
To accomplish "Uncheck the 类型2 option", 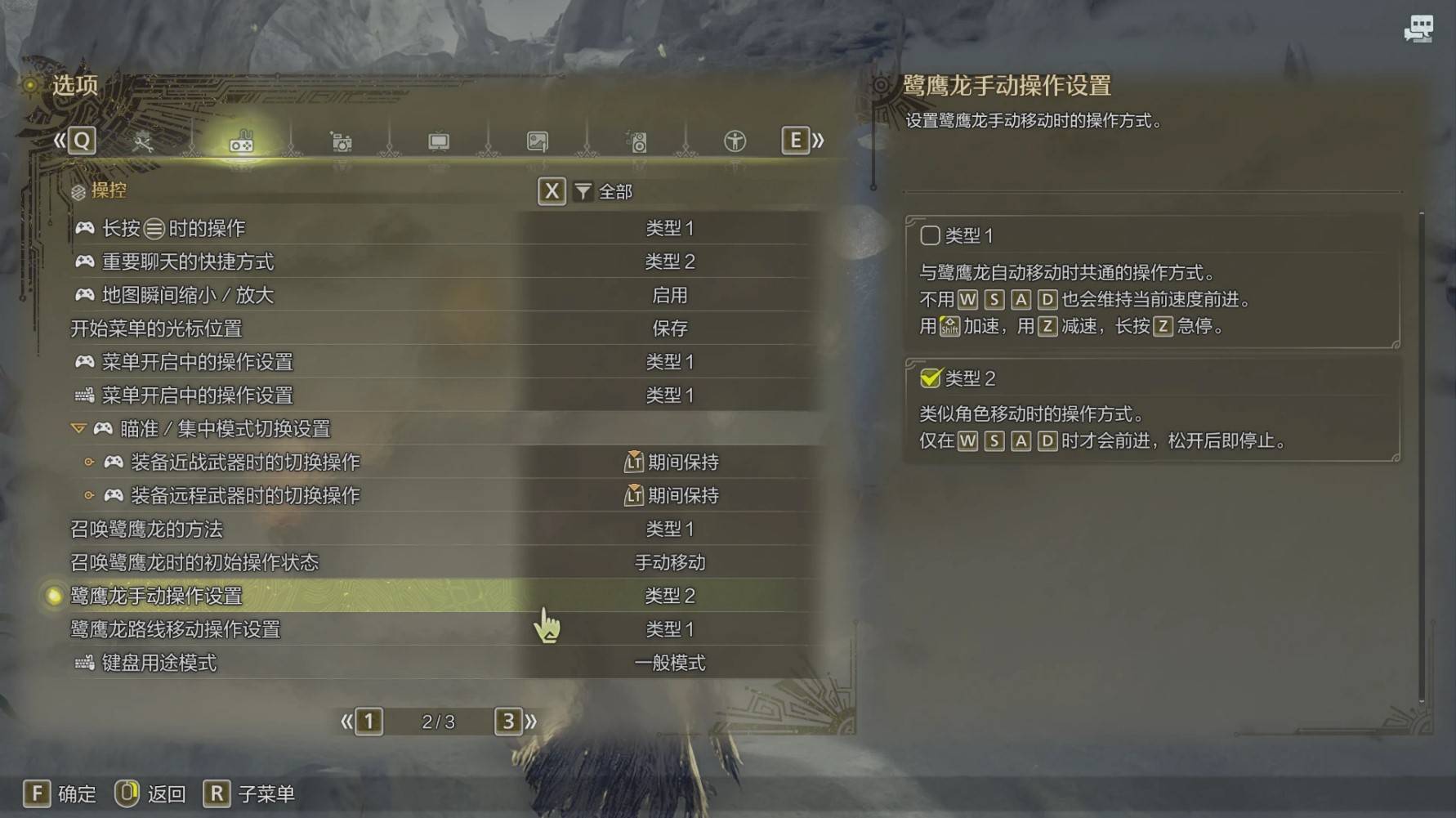I will [929, 378].
